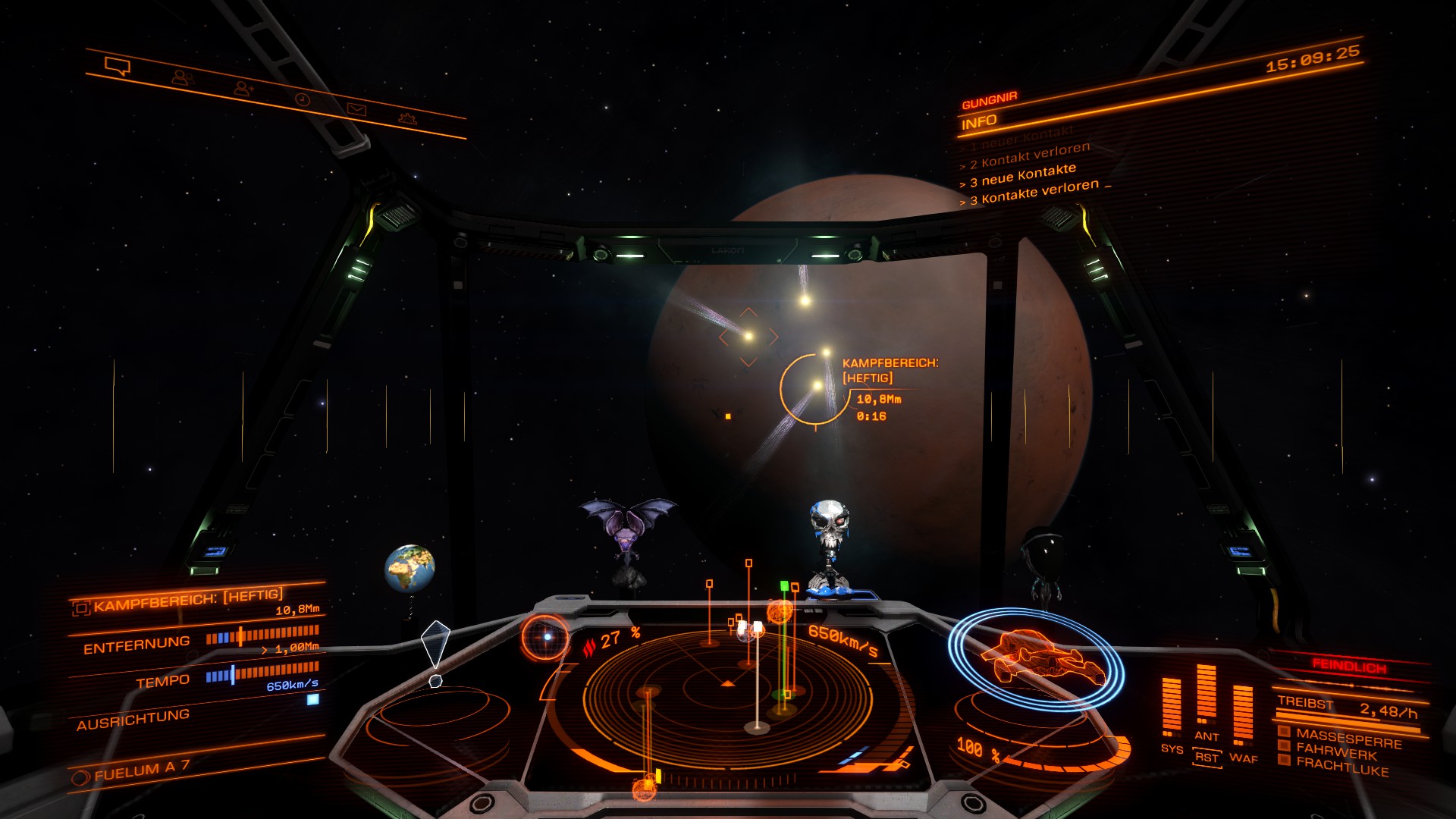Boost the SYS power bar
This screenshot has width=1456, height=819.
(1172, 707)
